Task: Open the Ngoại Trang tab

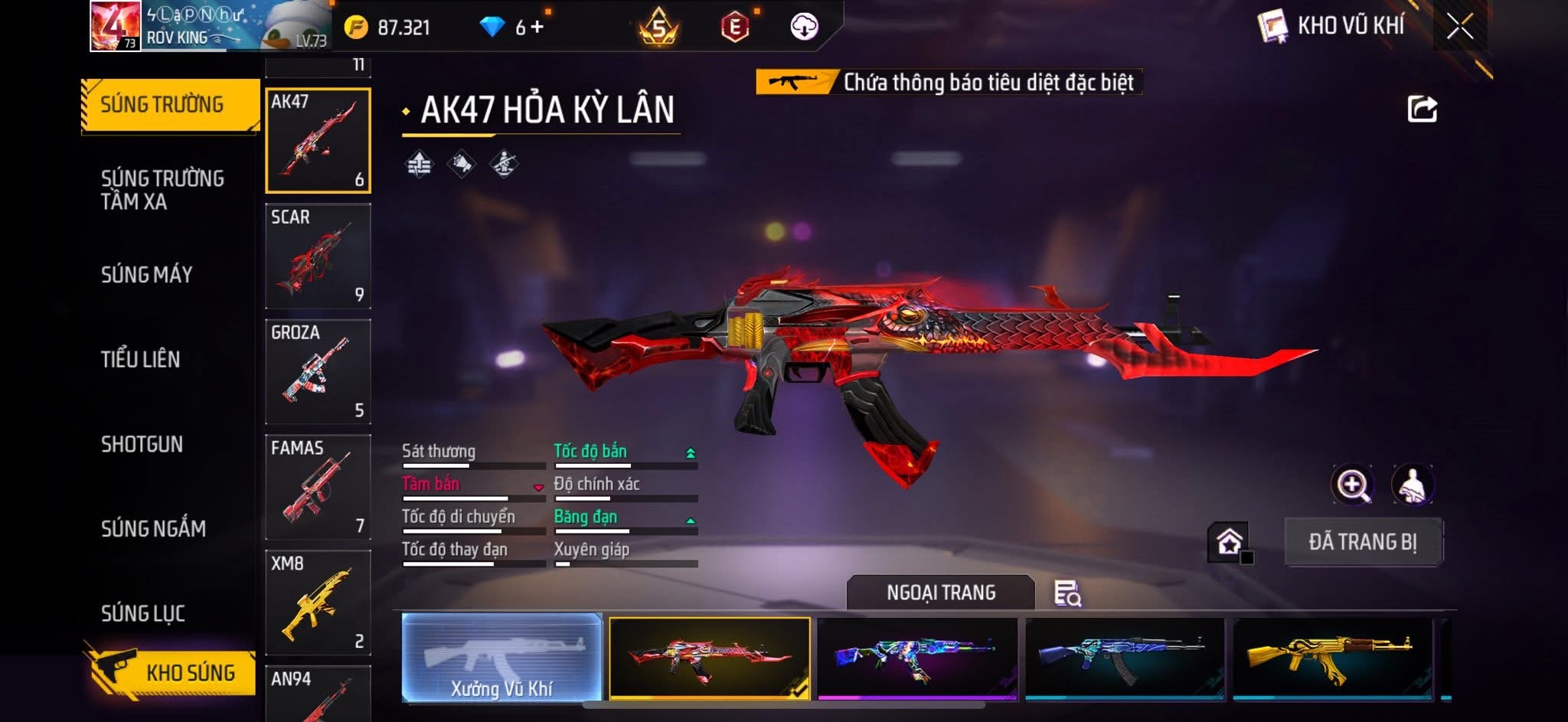Action: point(940,593)
